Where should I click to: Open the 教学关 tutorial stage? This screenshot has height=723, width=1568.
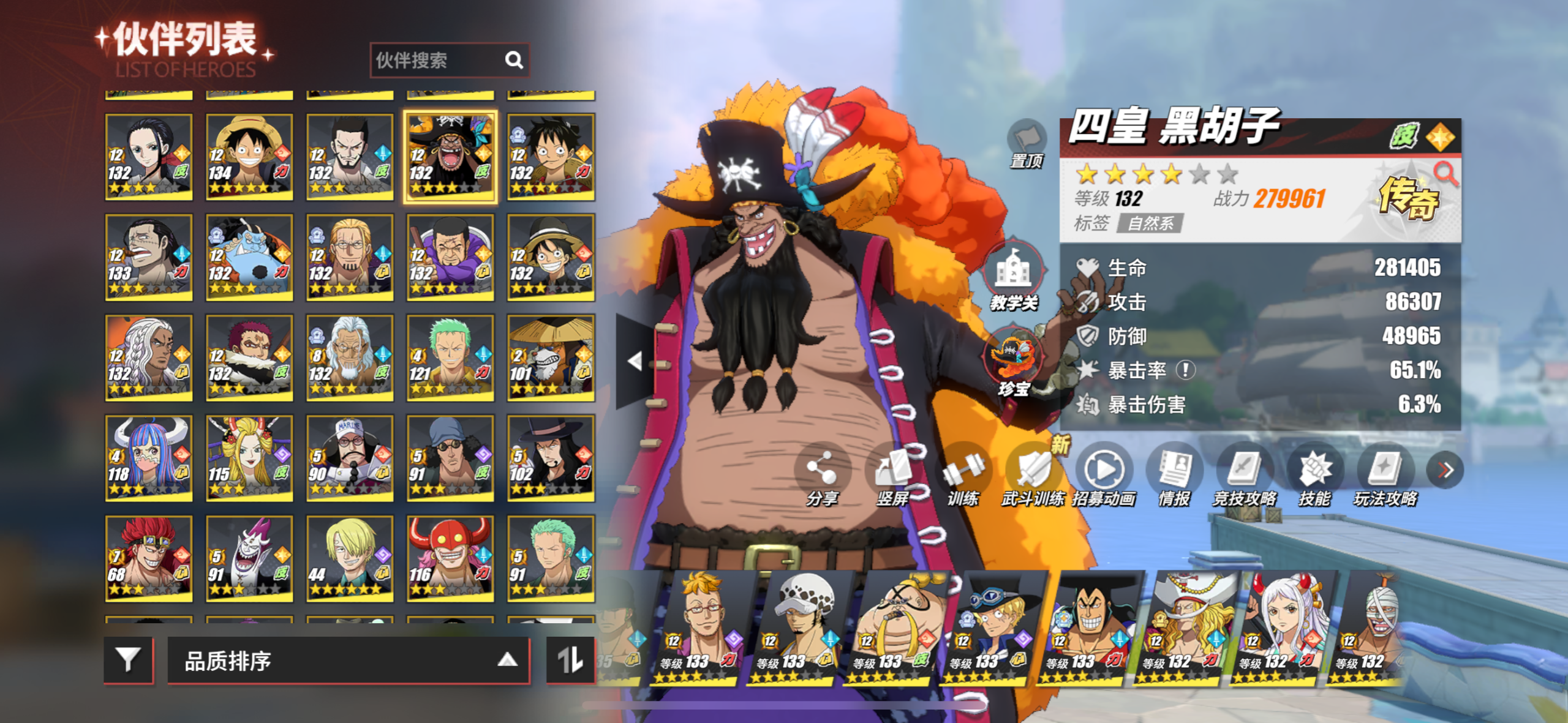1014,275
